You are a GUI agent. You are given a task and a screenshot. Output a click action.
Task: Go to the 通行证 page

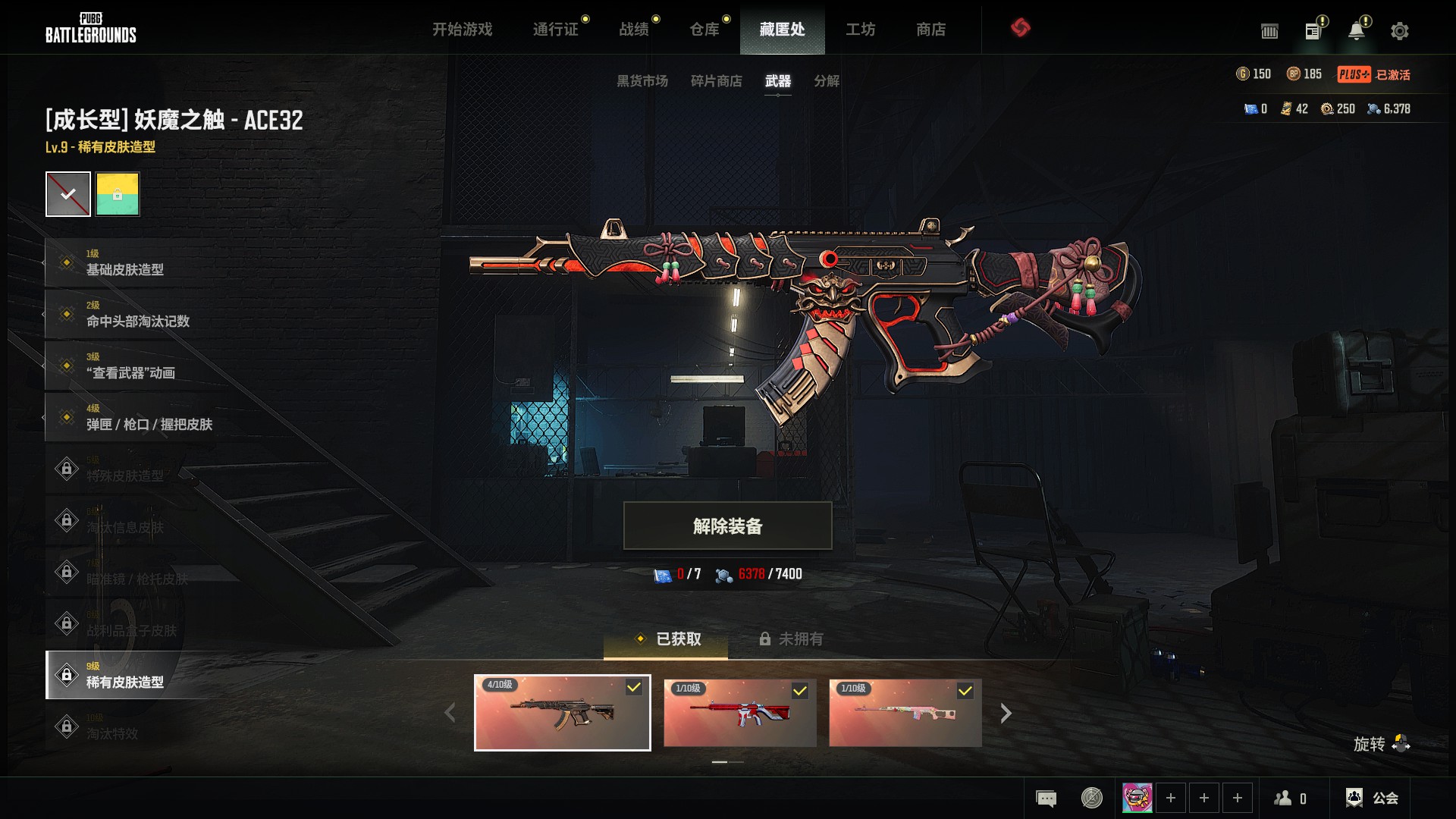tap(555, 30)
